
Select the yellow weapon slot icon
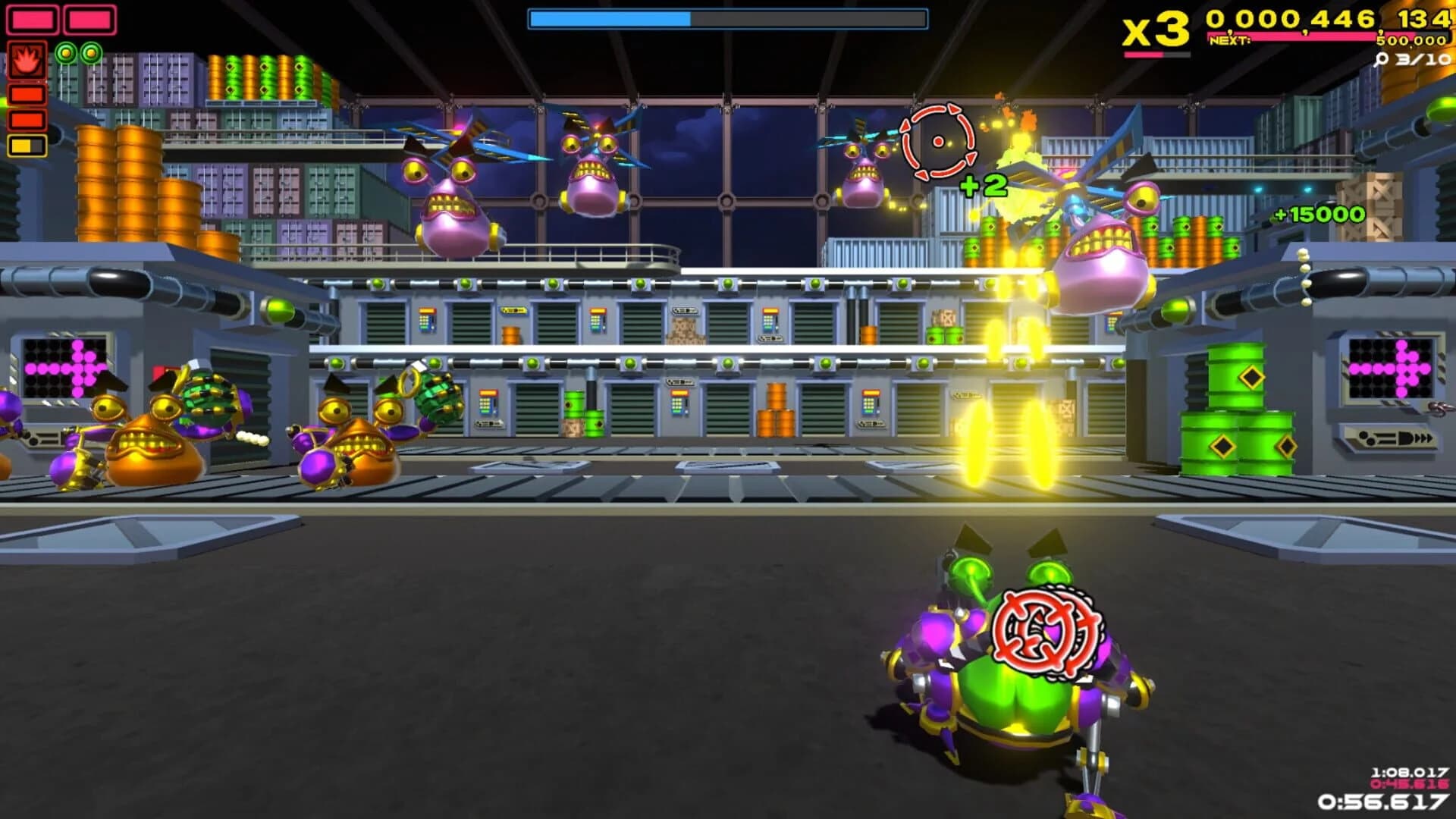(x=27, y=146)
